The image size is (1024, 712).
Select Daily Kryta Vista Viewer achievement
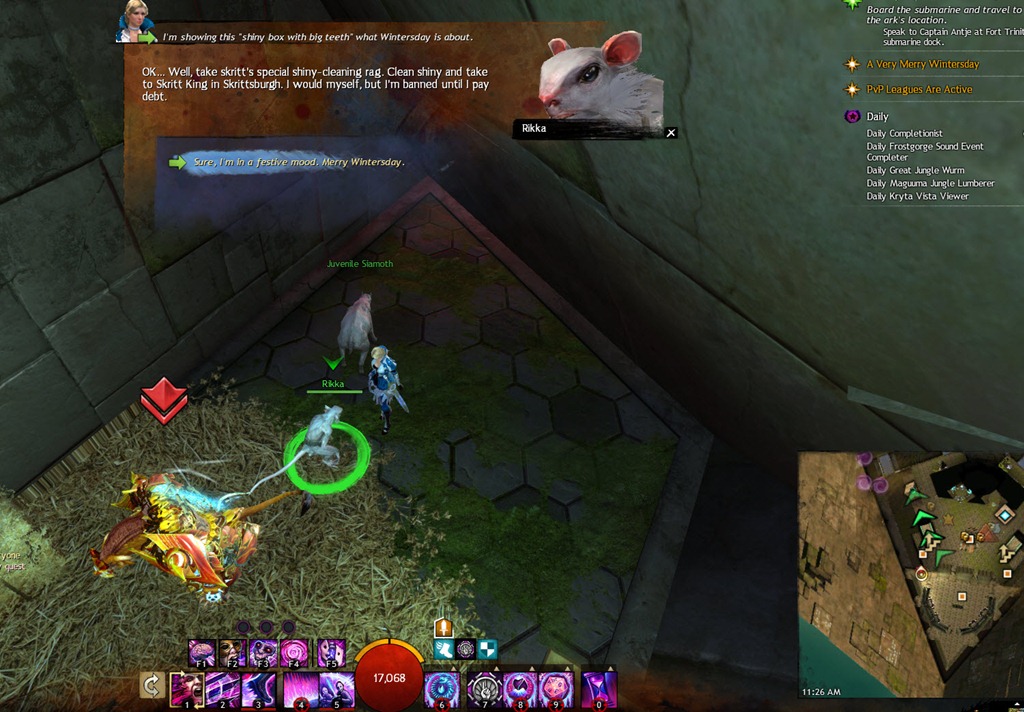917,197
